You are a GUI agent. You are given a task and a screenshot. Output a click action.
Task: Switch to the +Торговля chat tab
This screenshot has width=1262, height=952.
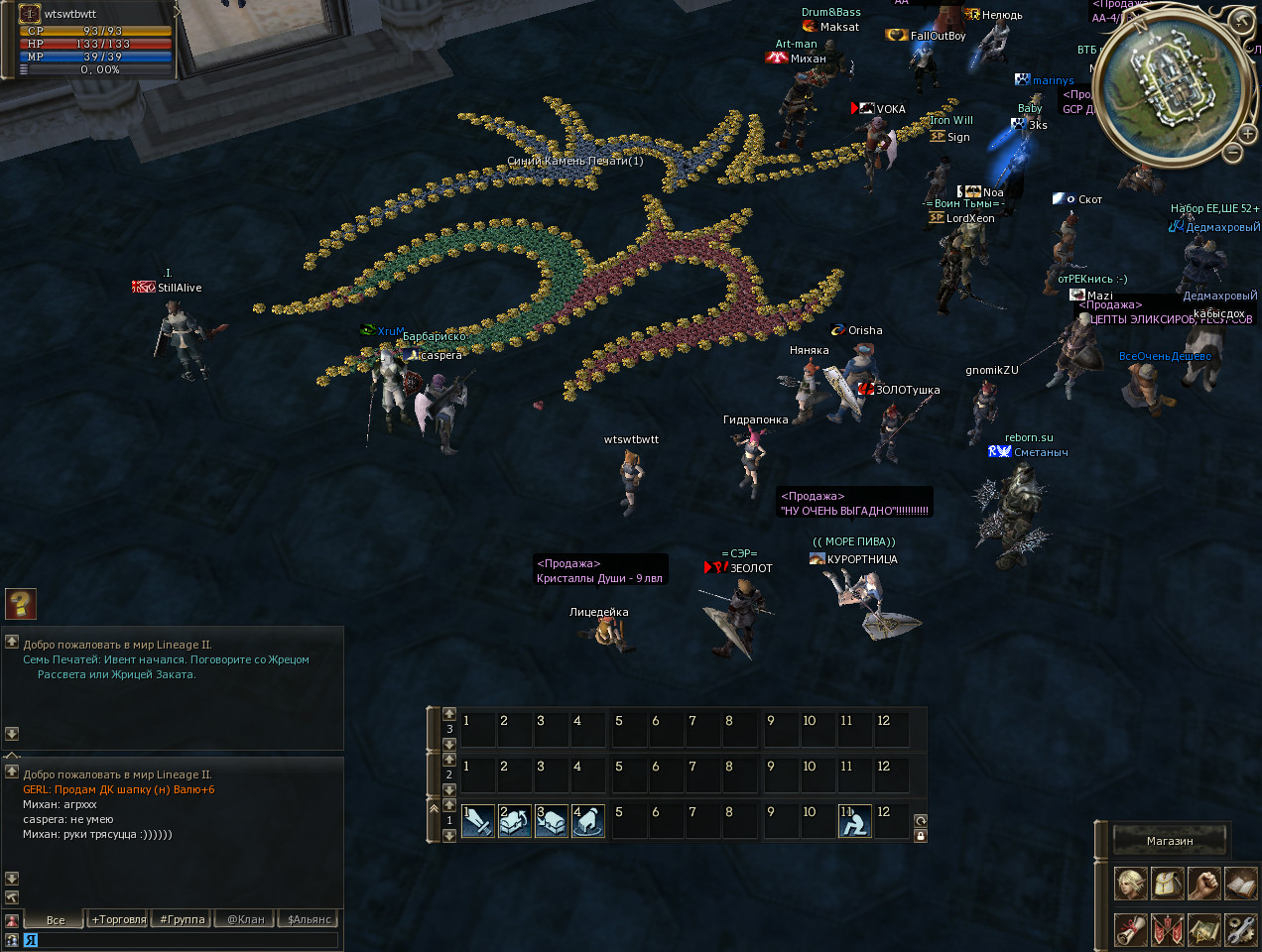point(119,919)
